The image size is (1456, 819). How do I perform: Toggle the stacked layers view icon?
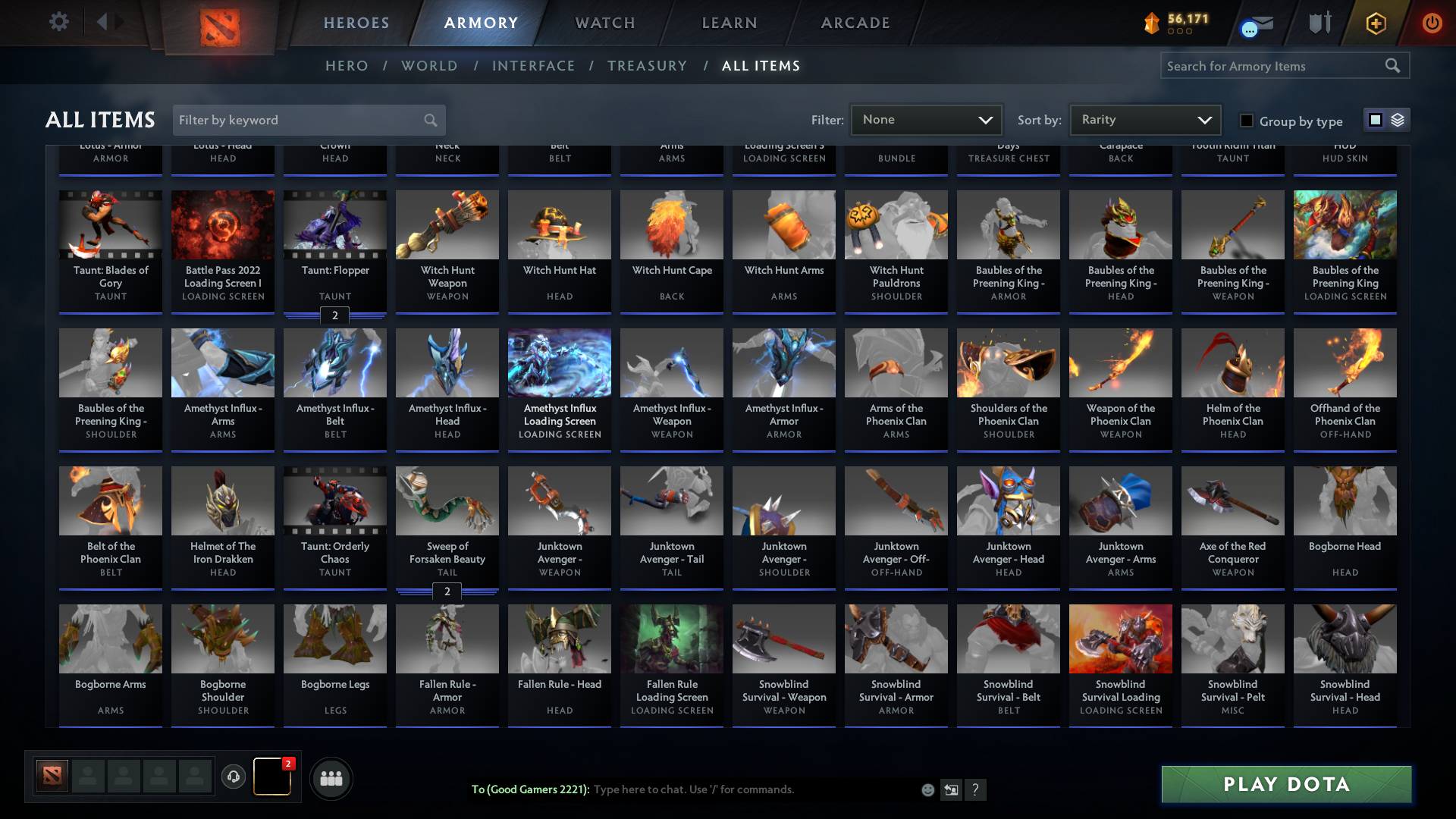1398,120
